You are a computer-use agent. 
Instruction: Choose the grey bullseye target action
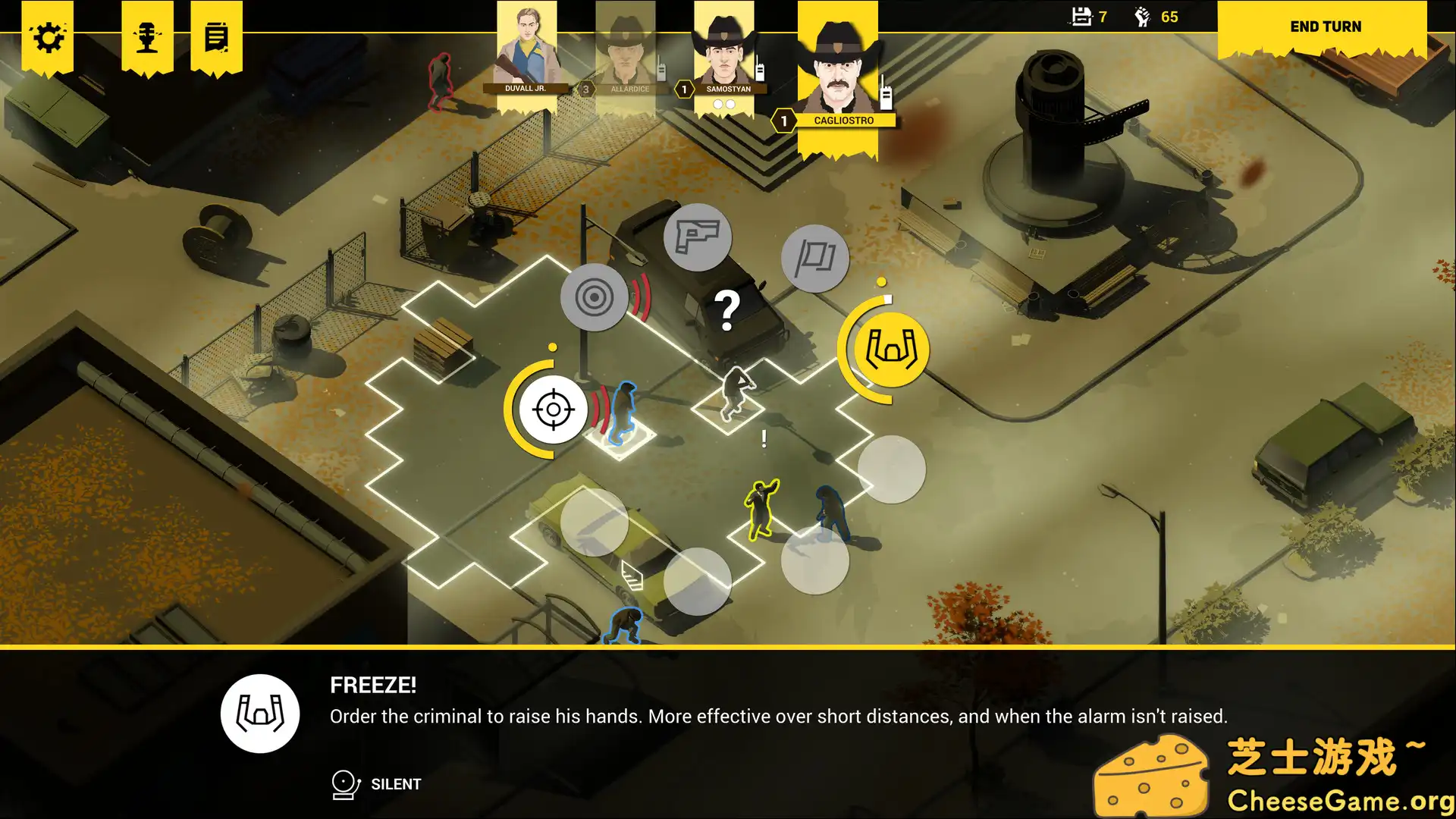point(594,297)
